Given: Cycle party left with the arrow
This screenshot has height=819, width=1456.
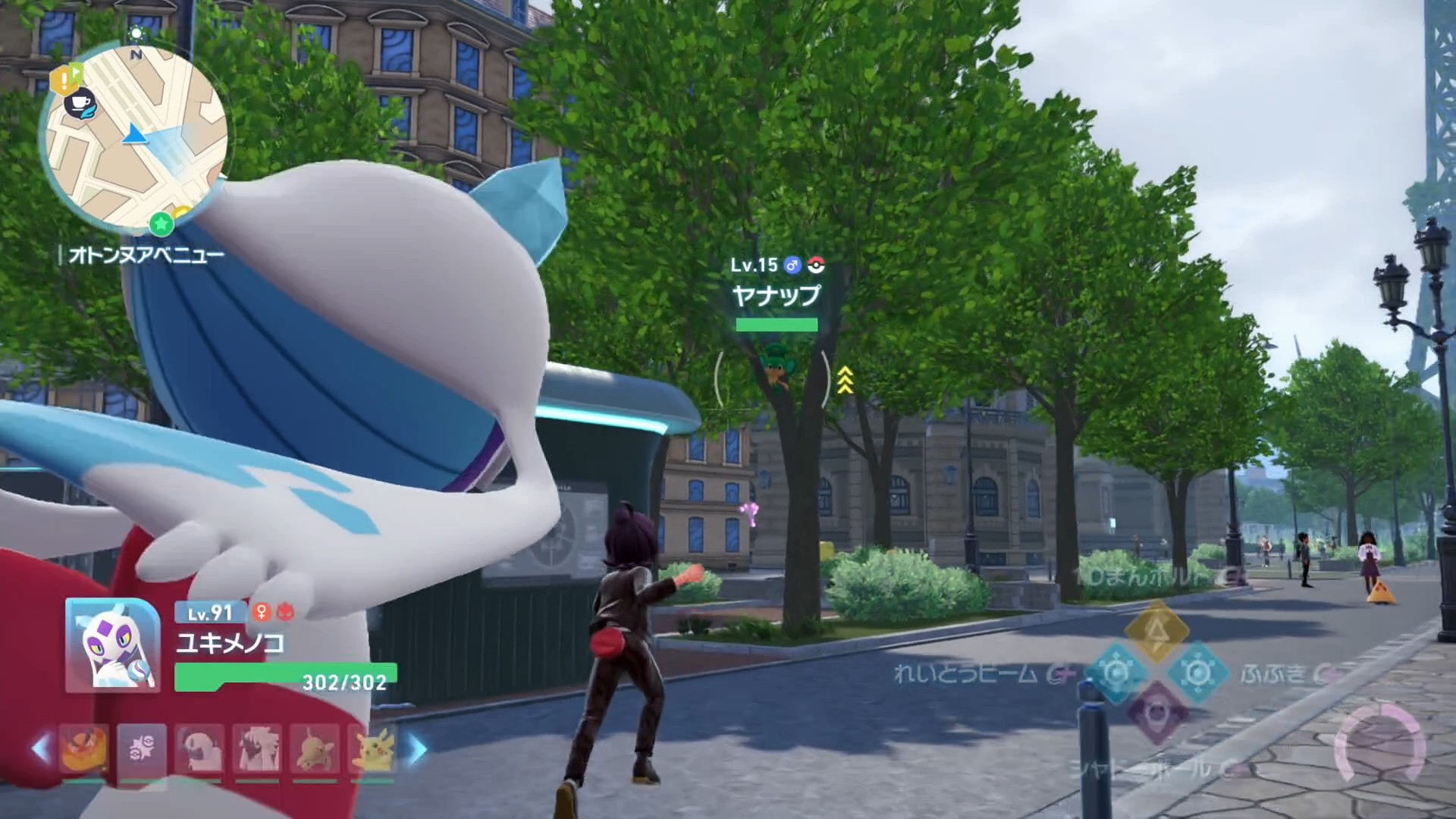Looking at the screenshot, I should [41, 748].
